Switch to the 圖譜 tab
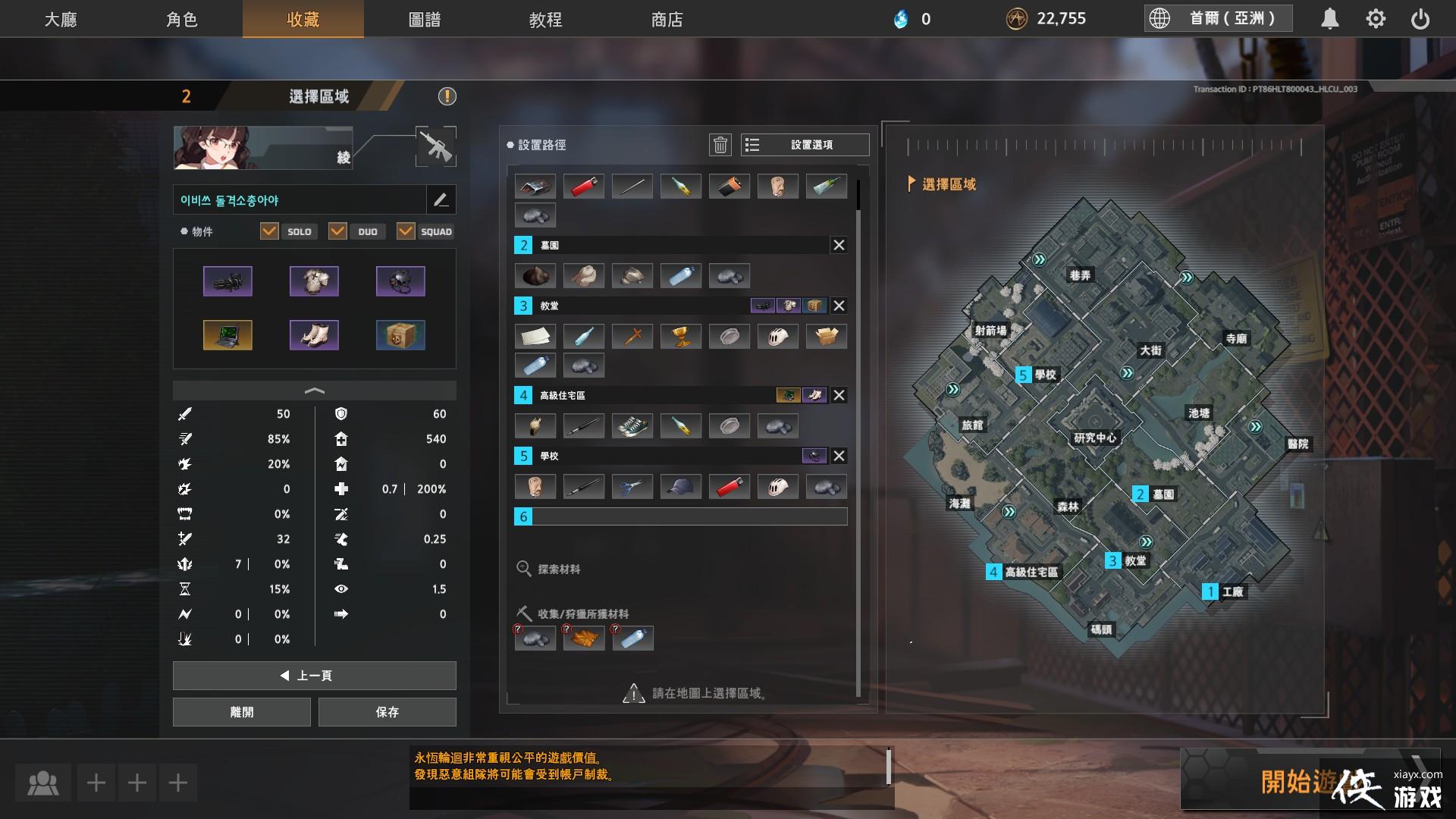The width and height of the screenshot is (1456, 819). [425, 20]
